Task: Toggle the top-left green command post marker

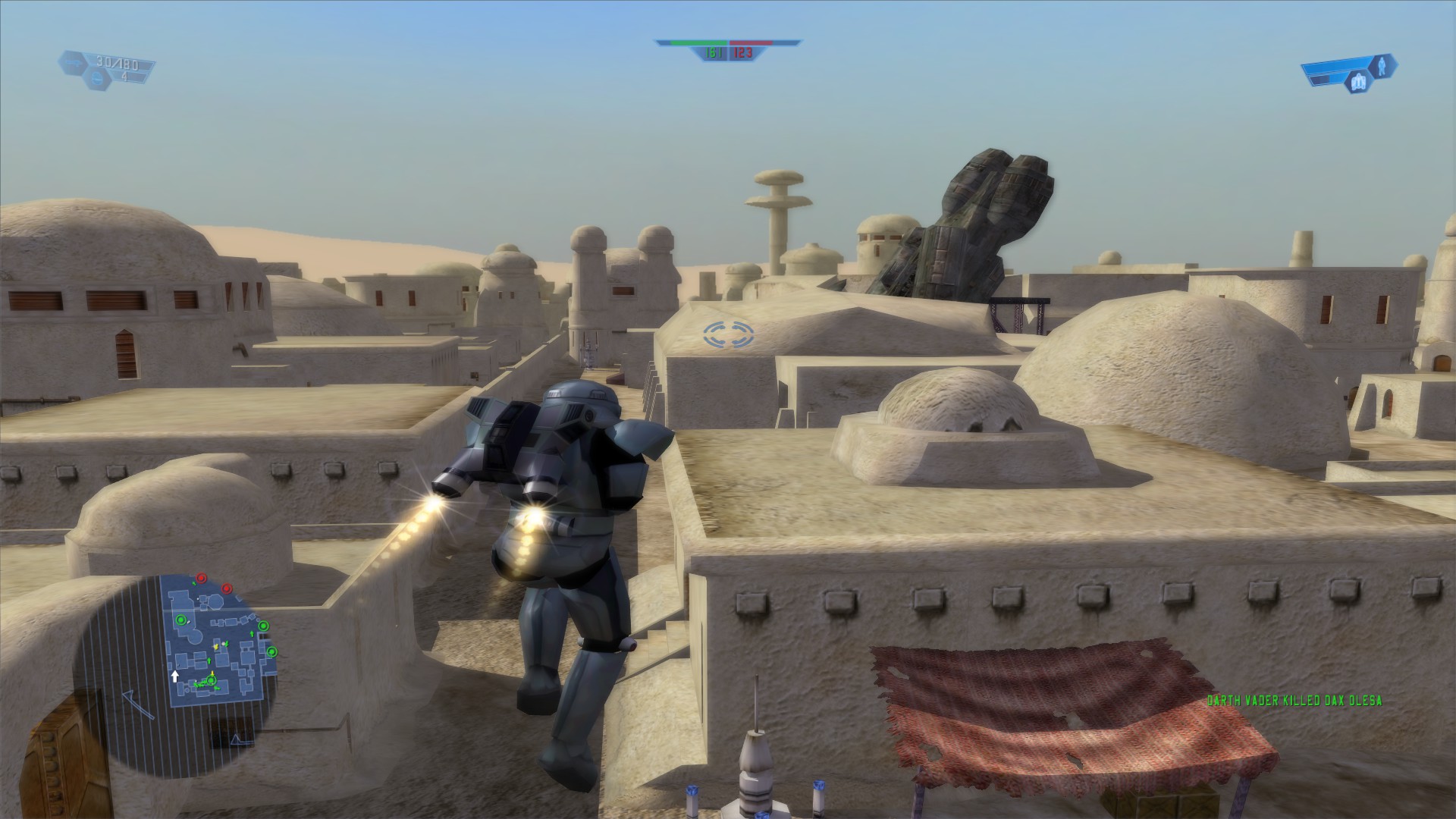Action: click(181, 620)
